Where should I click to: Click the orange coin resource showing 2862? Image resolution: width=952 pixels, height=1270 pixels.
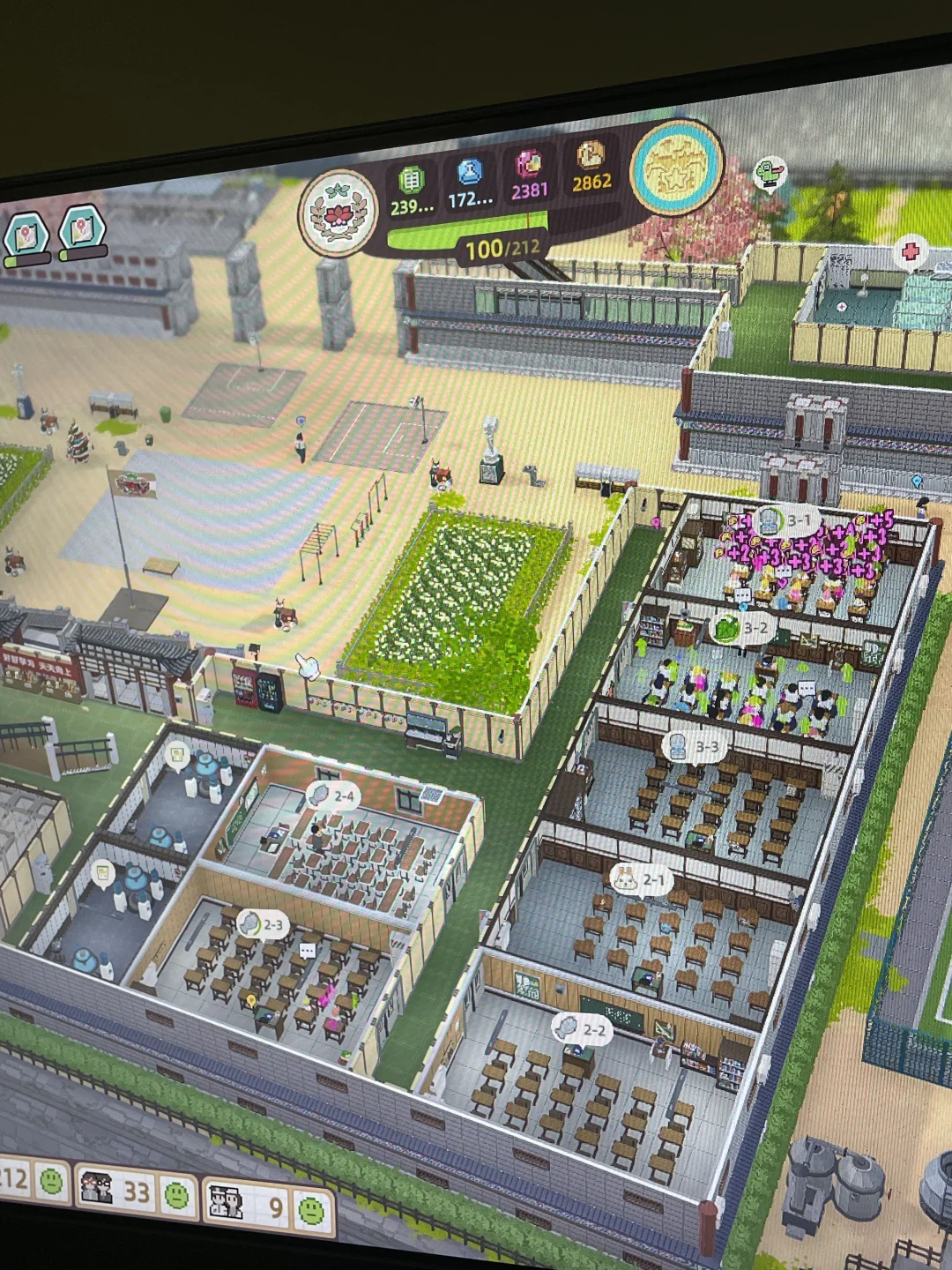point(591,157)
